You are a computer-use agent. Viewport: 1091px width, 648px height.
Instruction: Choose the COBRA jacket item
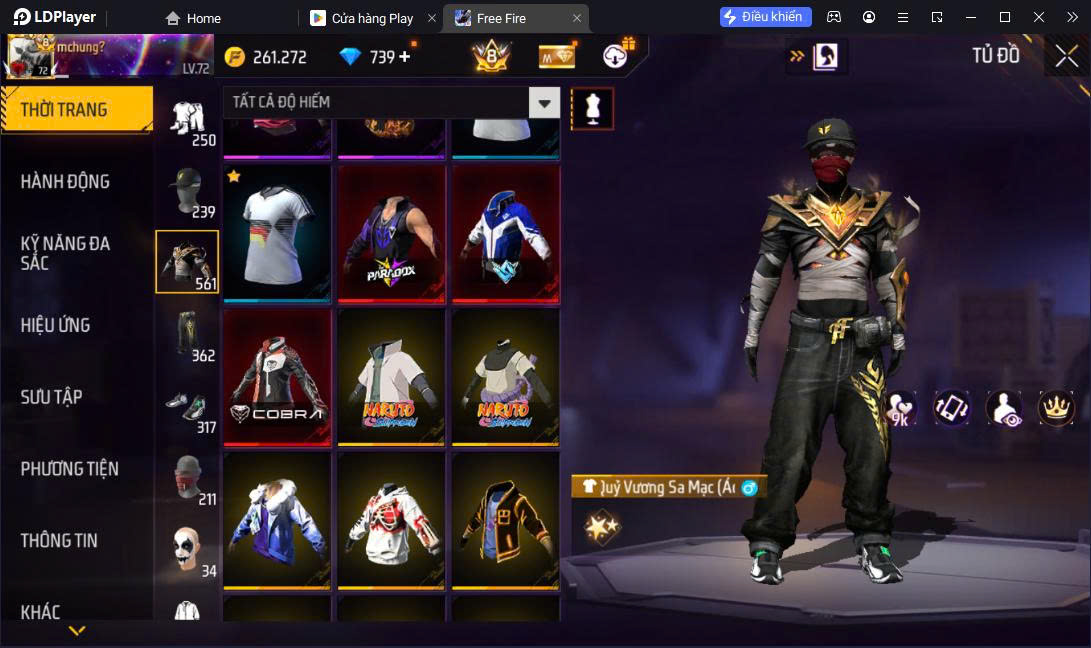coord(277,376)
